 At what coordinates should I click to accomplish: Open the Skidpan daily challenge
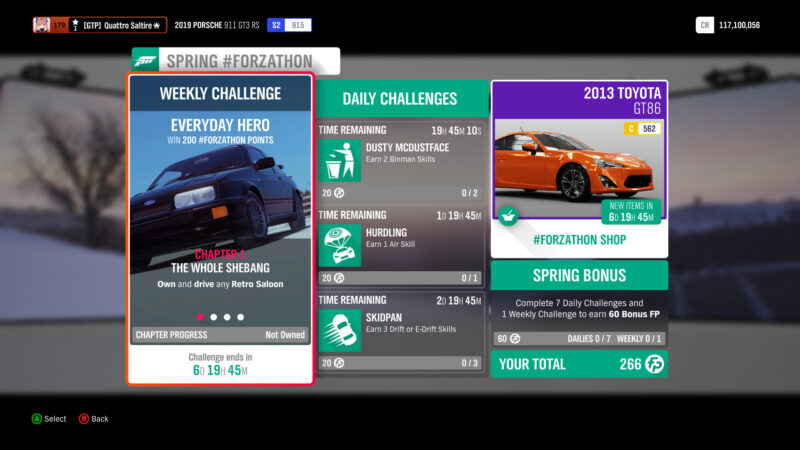pos(401,330)
